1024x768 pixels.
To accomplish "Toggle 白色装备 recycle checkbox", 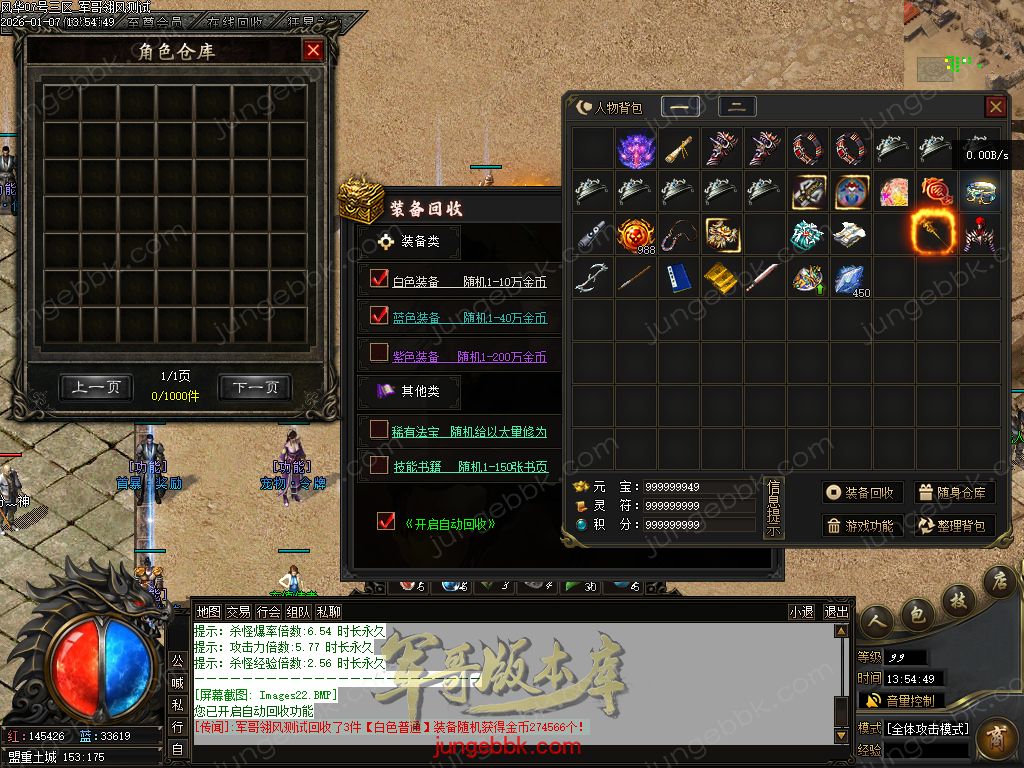I will (379, 279).
